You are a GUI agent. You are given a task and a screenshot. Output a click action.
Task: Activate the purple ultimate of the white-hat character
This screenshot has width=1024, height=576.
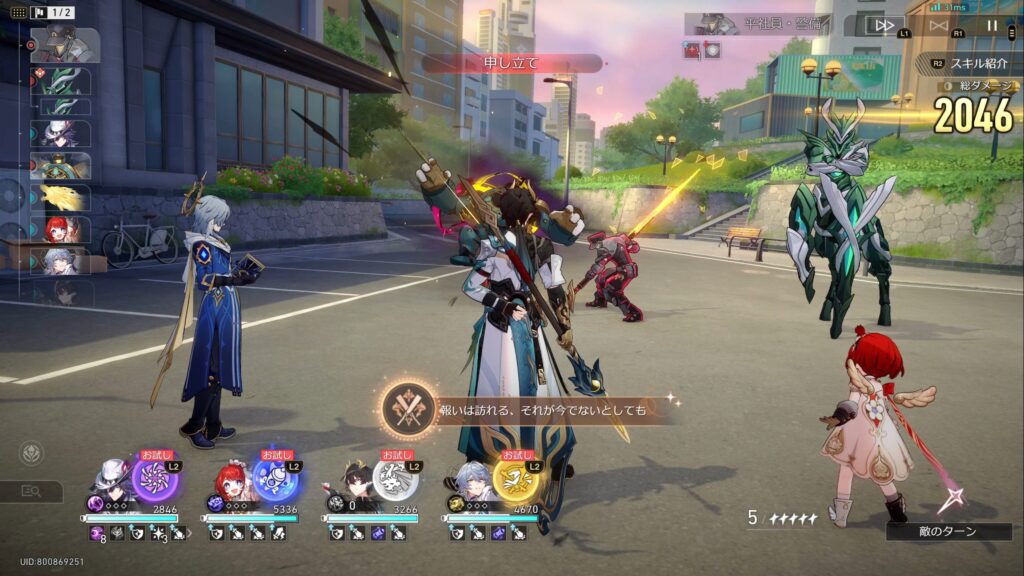(x=155, y=480)
